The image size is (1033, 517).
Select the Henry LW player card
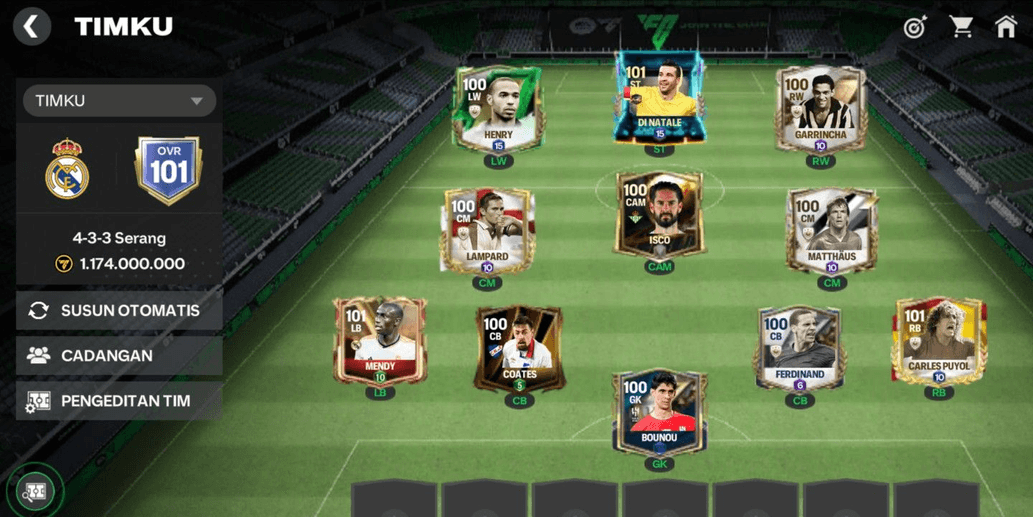(x=498, y=108)
